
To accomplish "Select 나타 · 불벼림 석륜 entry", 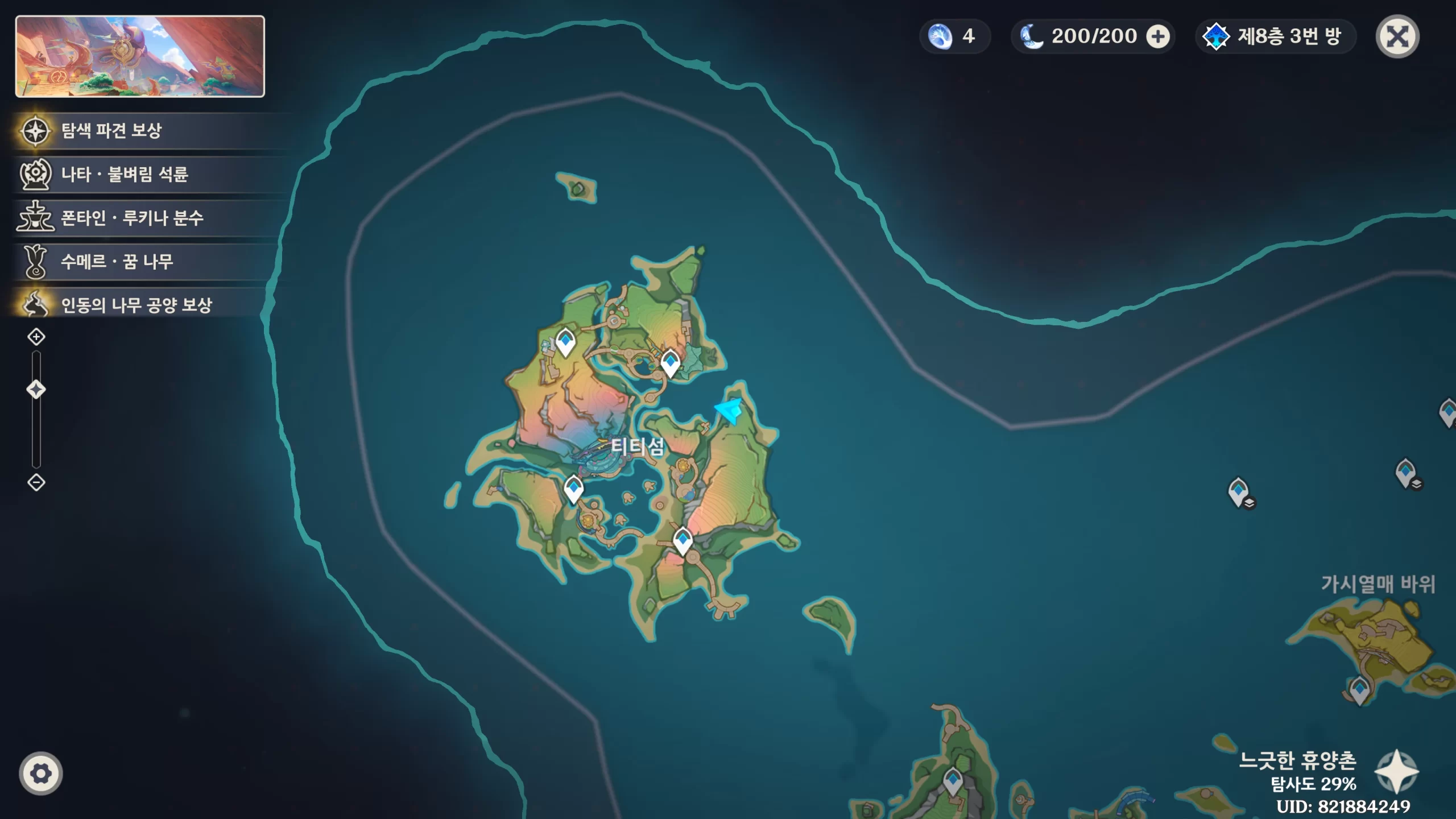I will coord(124,174).
